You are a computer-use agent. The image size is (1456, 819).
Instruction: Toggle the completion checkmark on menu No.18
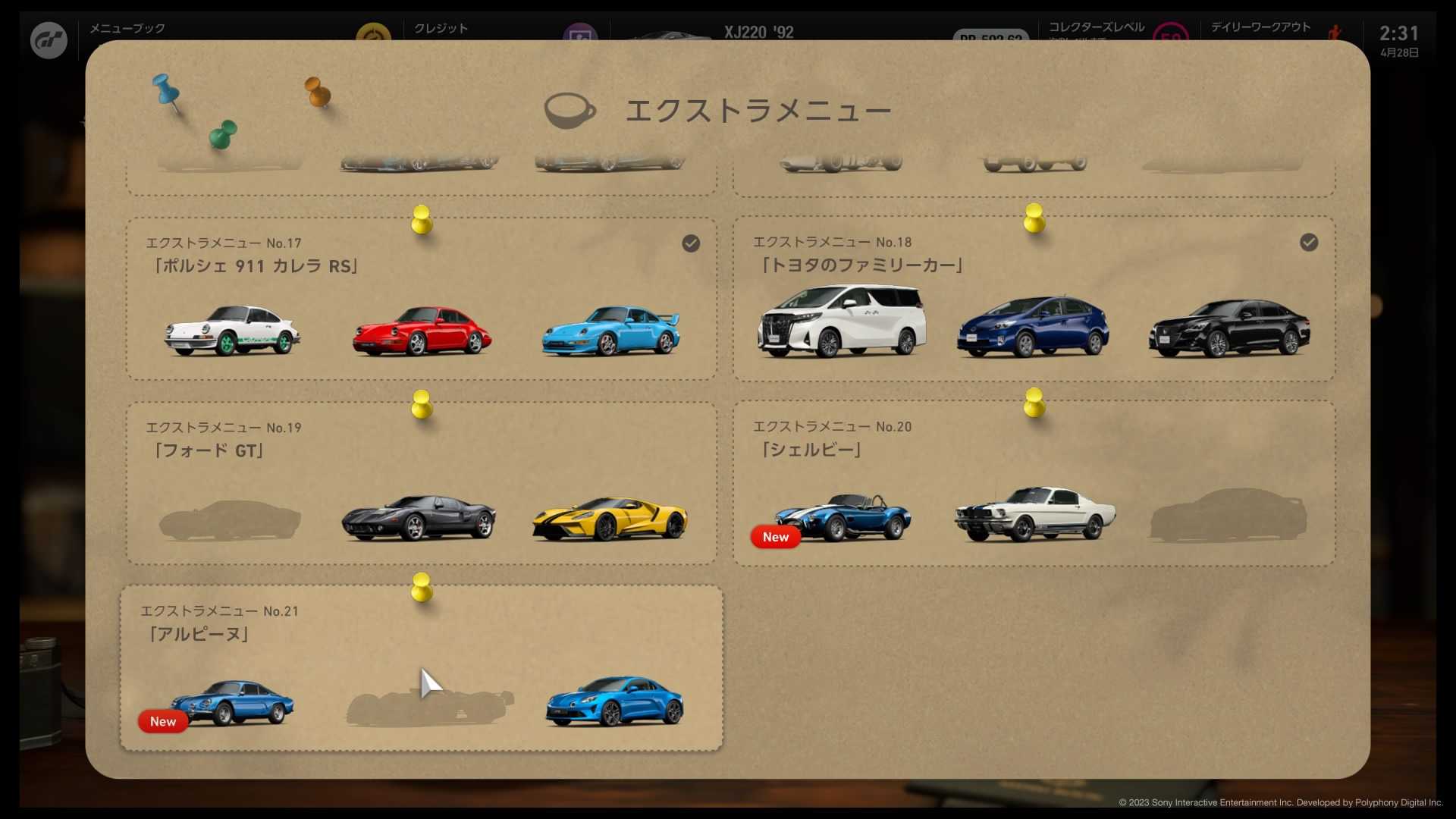coord(1310,243)
